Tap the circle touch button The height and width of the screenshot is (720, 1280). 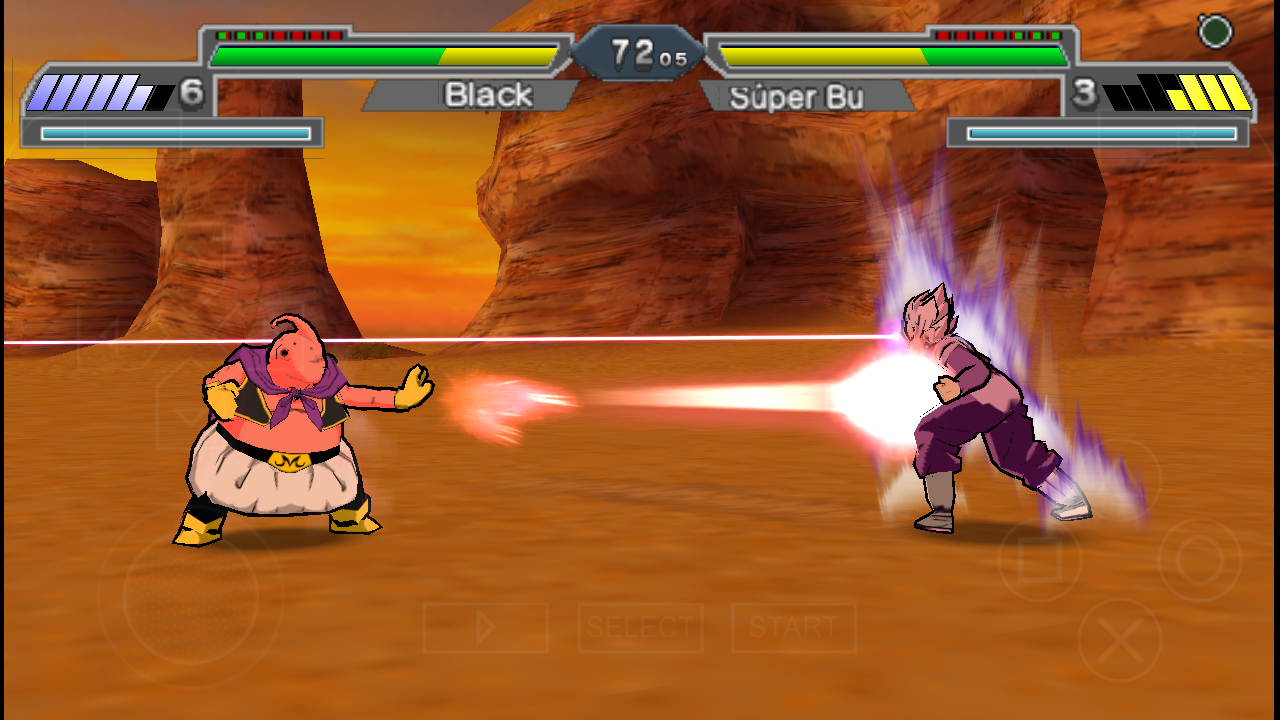1199,560
